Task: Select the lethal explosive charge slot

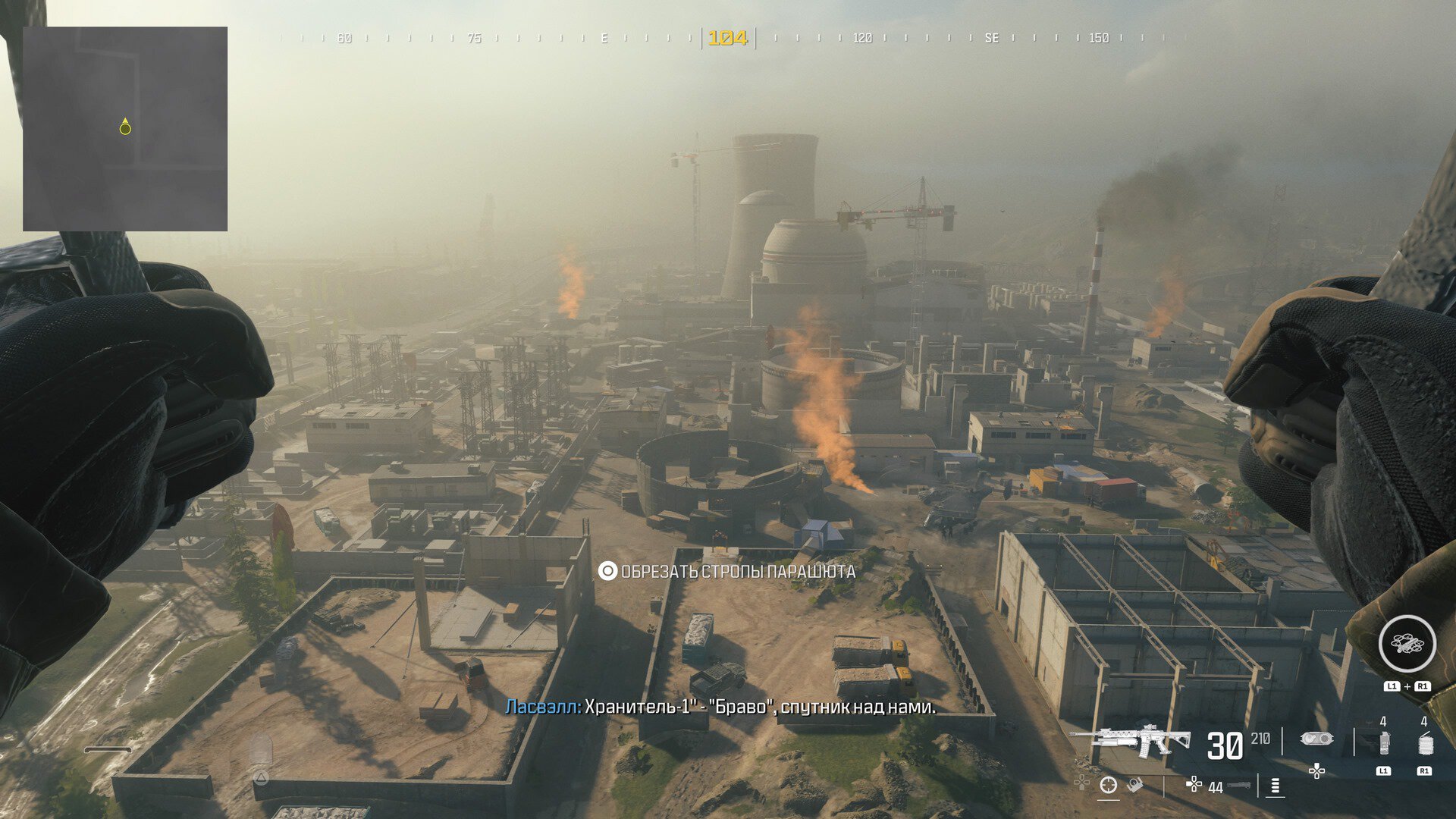Action: pos(1425,743)
